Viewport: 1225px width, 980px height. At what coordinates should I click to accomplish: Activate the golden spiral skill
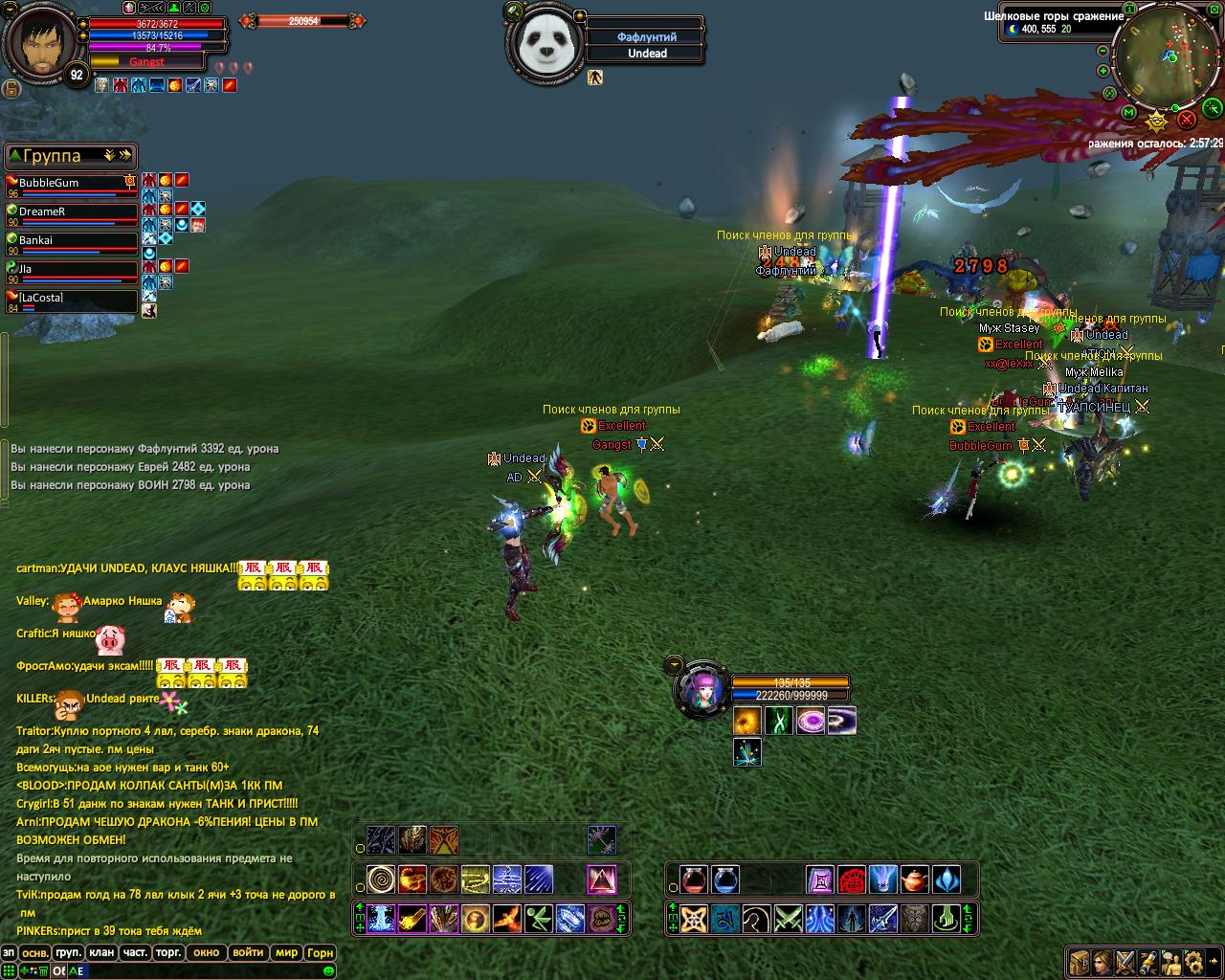[x=381, y=879]
